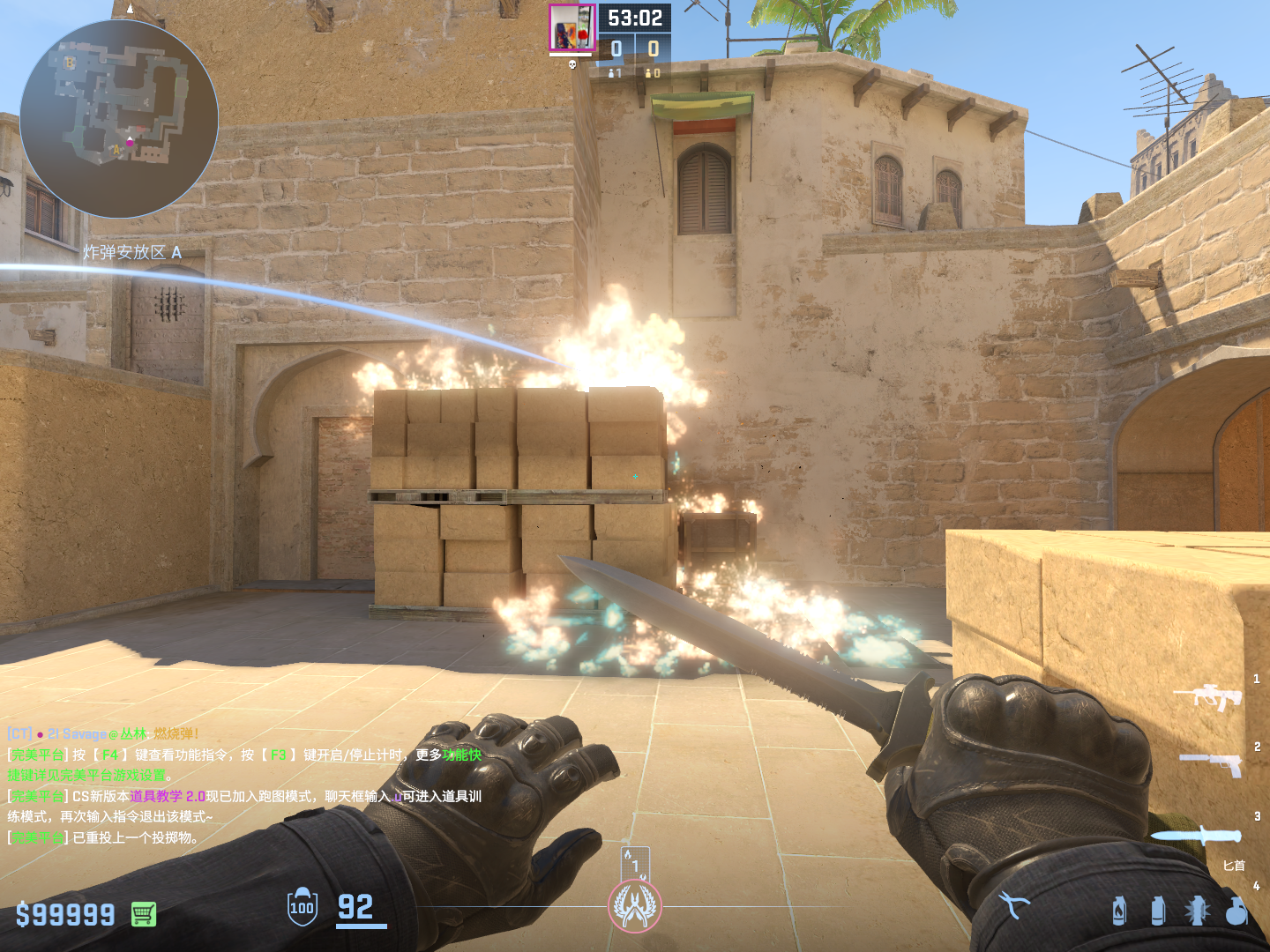Choose the flashbang grenade icon
The image size is (1270, 952).
point(1197,911)
